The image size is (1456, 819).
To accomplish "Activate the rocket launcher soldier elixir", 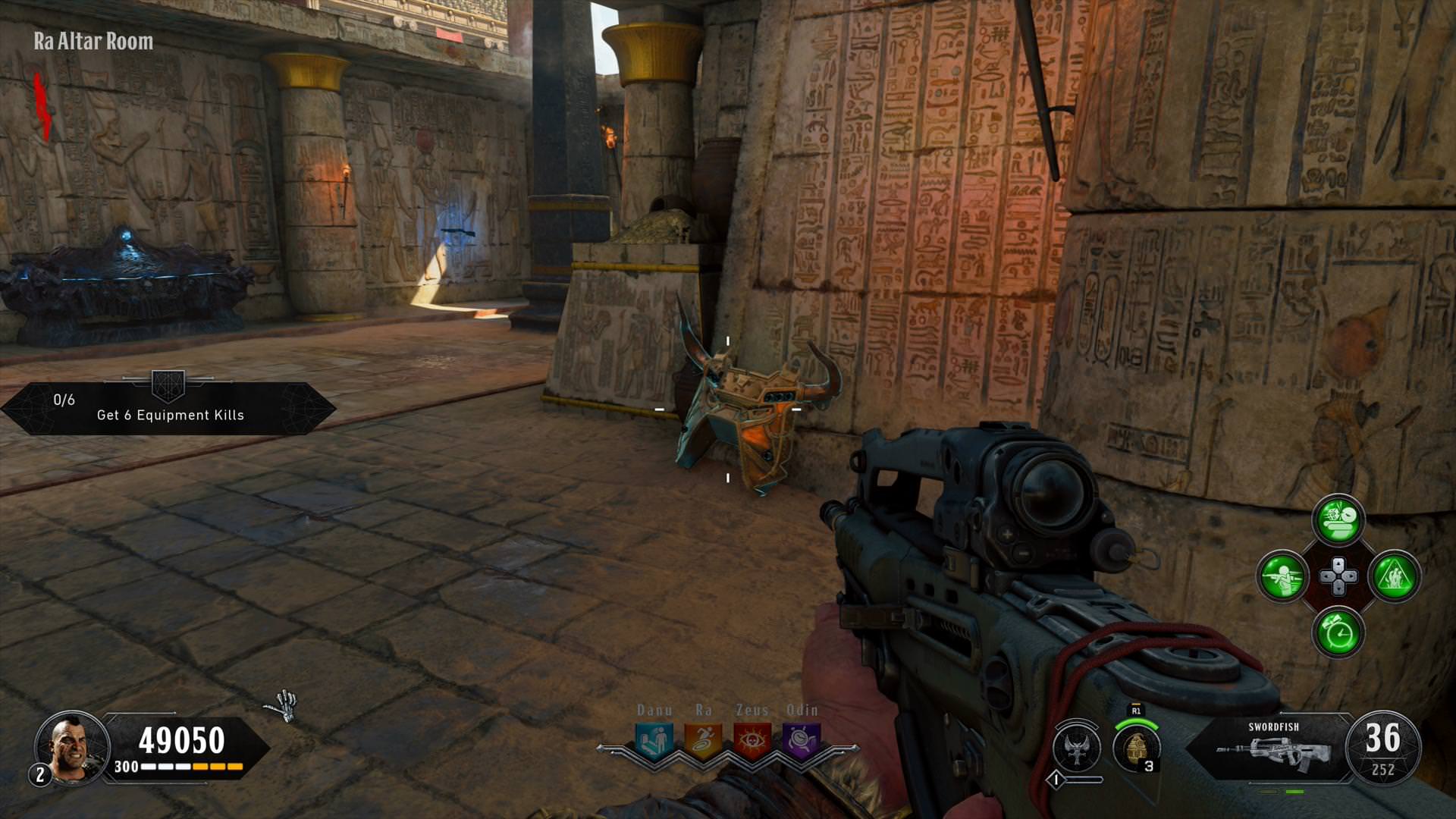I will (x=1283, y=576).
